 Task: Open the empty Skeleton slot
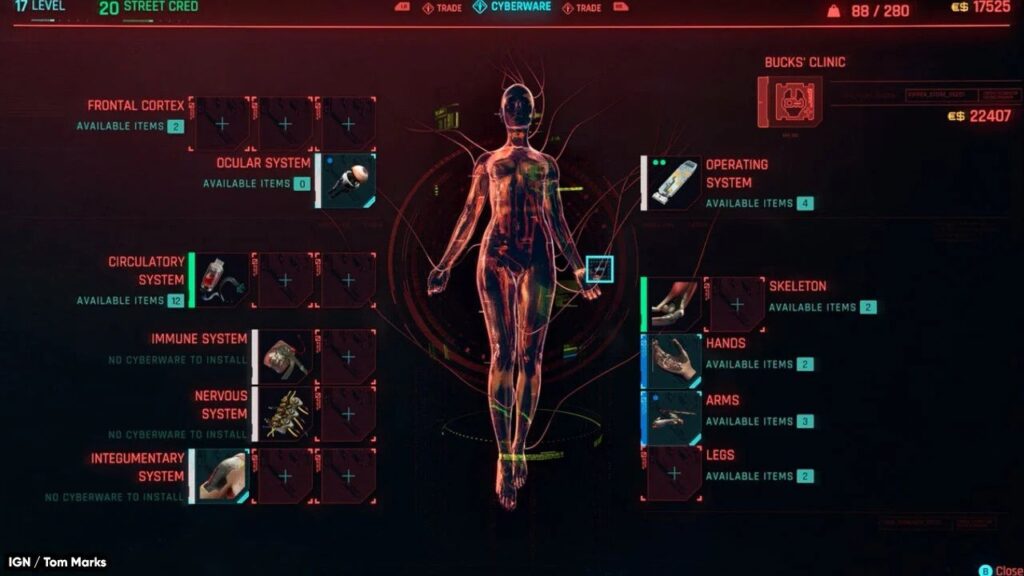737,305
